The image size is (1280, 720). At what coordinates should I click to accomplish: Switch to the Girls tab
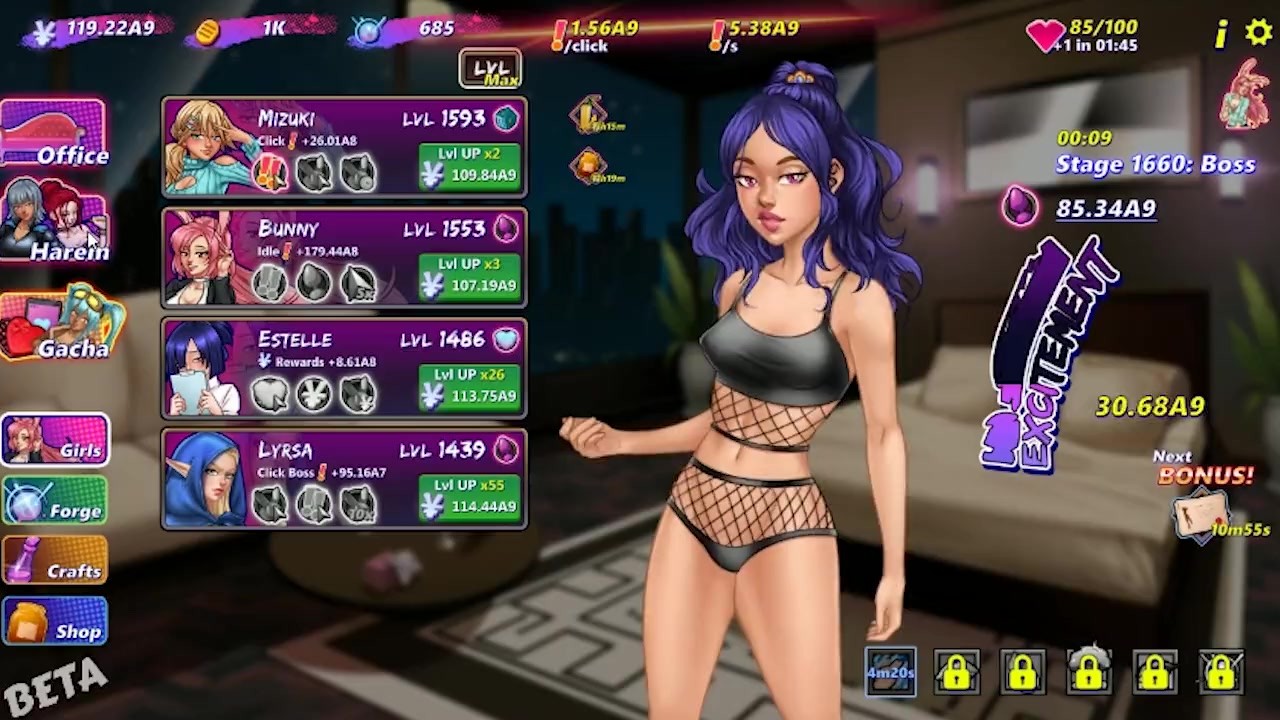pyautogui.click(x=55, y=441)
